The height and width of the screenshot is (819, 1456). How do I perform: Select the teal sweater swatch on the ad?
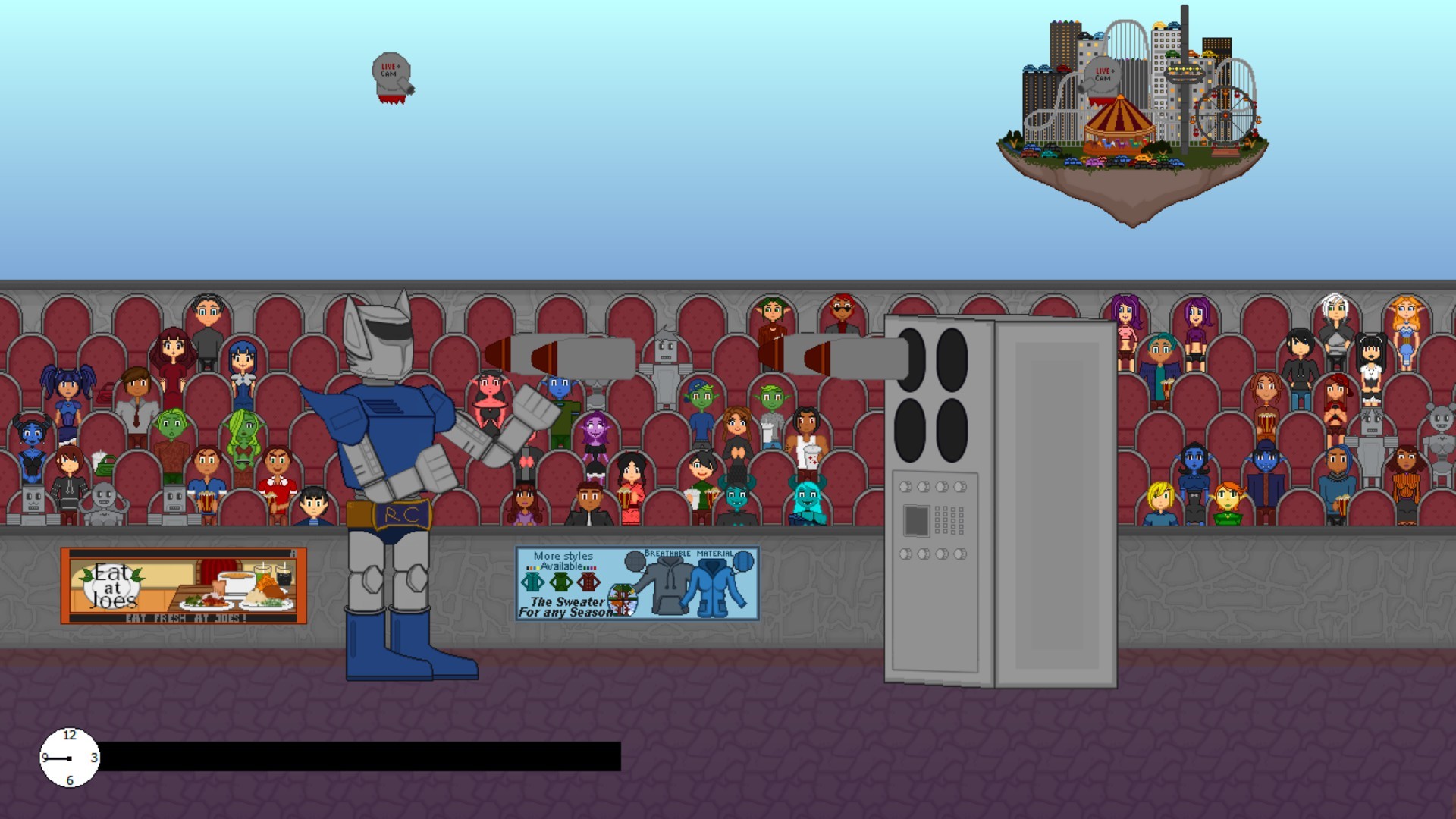click(532, 581)
